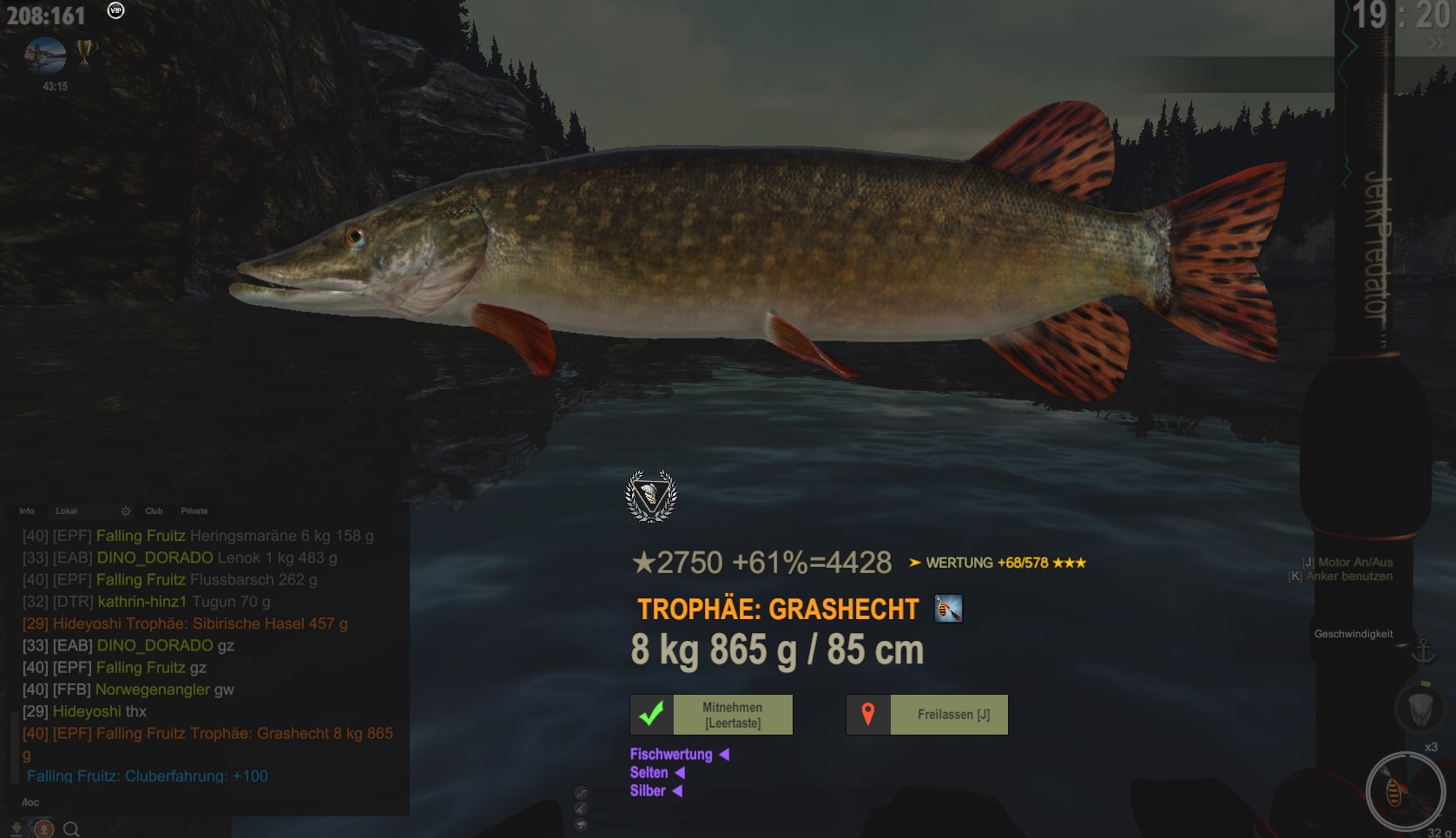Switch to the Info chat tab

[x=27, y=511]
